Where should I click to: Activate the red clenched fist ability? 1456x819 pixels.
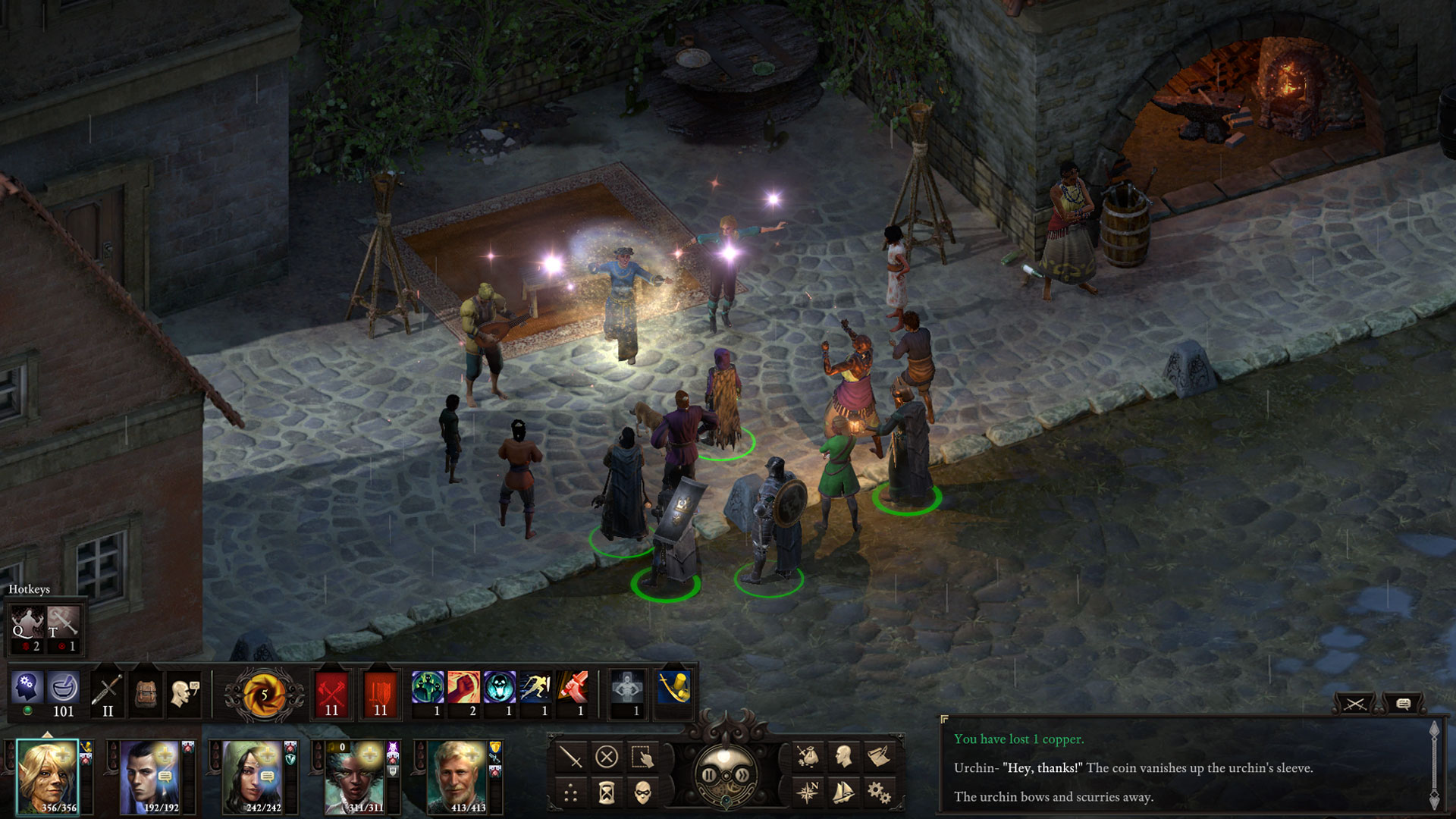pyautogui.click(x=463, y=688)
